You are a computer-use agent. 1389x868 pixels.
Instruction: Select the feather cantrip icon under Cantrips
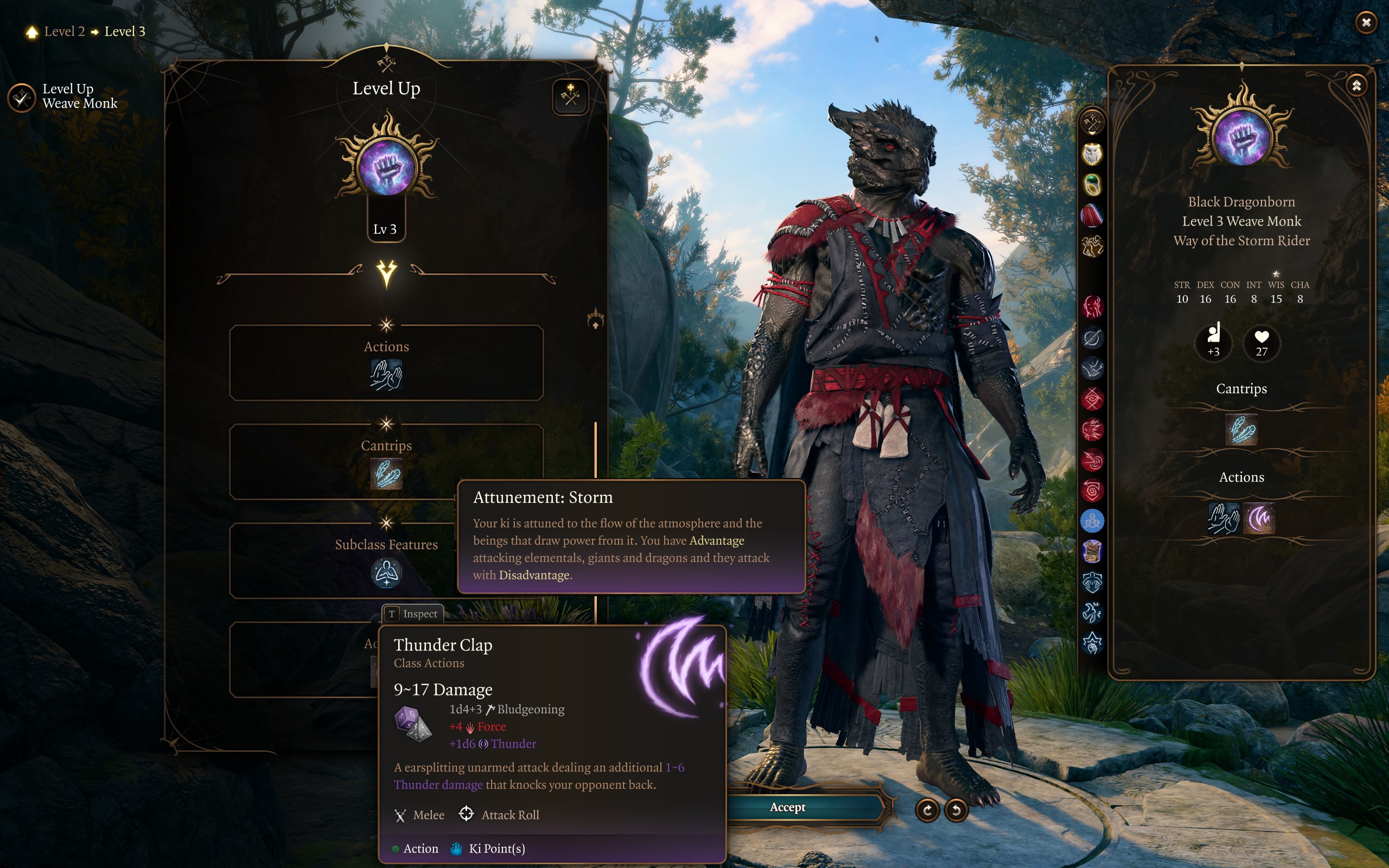coord(386,474)
